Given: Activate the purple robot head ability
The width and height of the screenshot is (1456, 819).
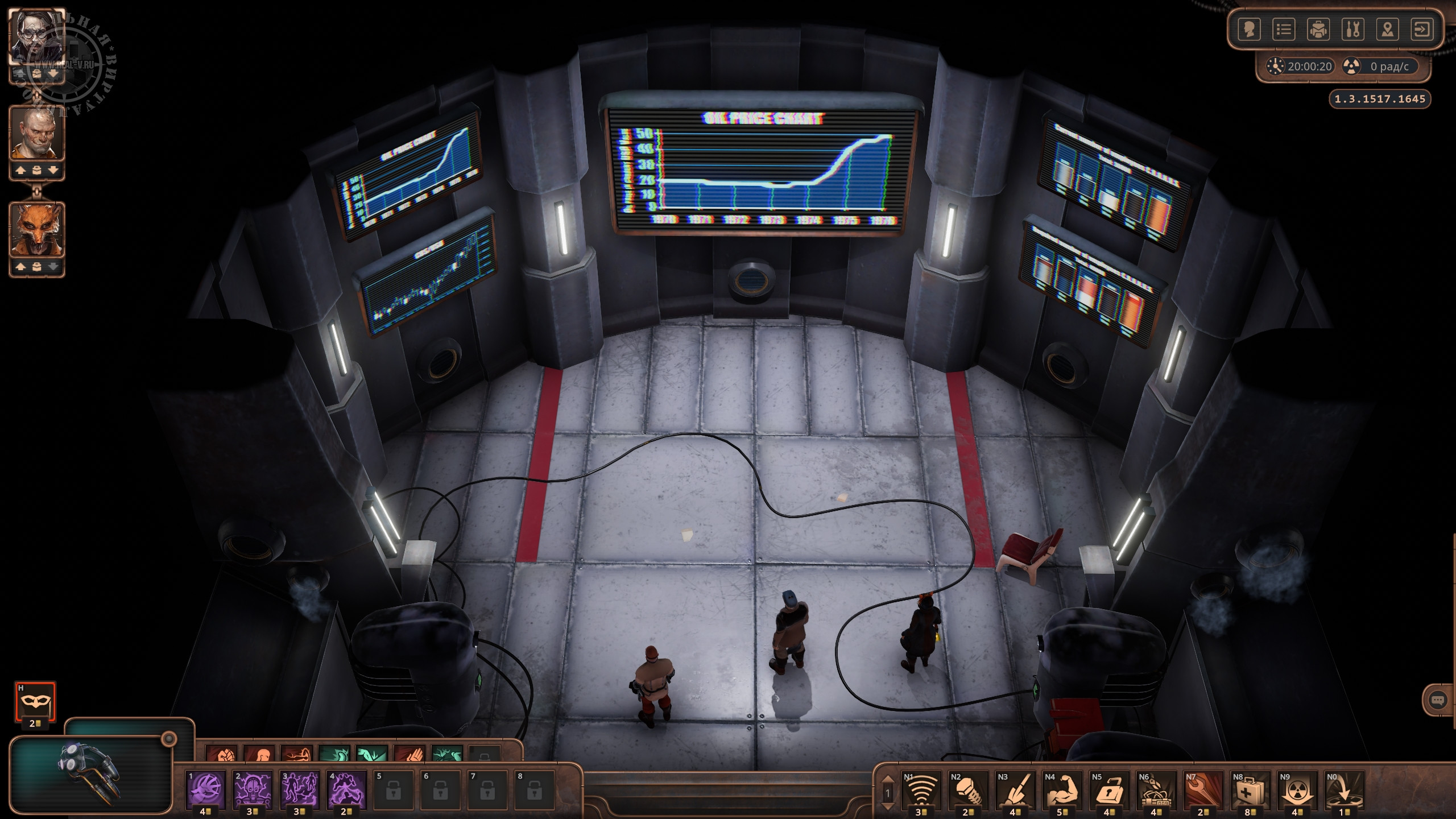Looking at the screenshot, I should [x=253, y=789].
